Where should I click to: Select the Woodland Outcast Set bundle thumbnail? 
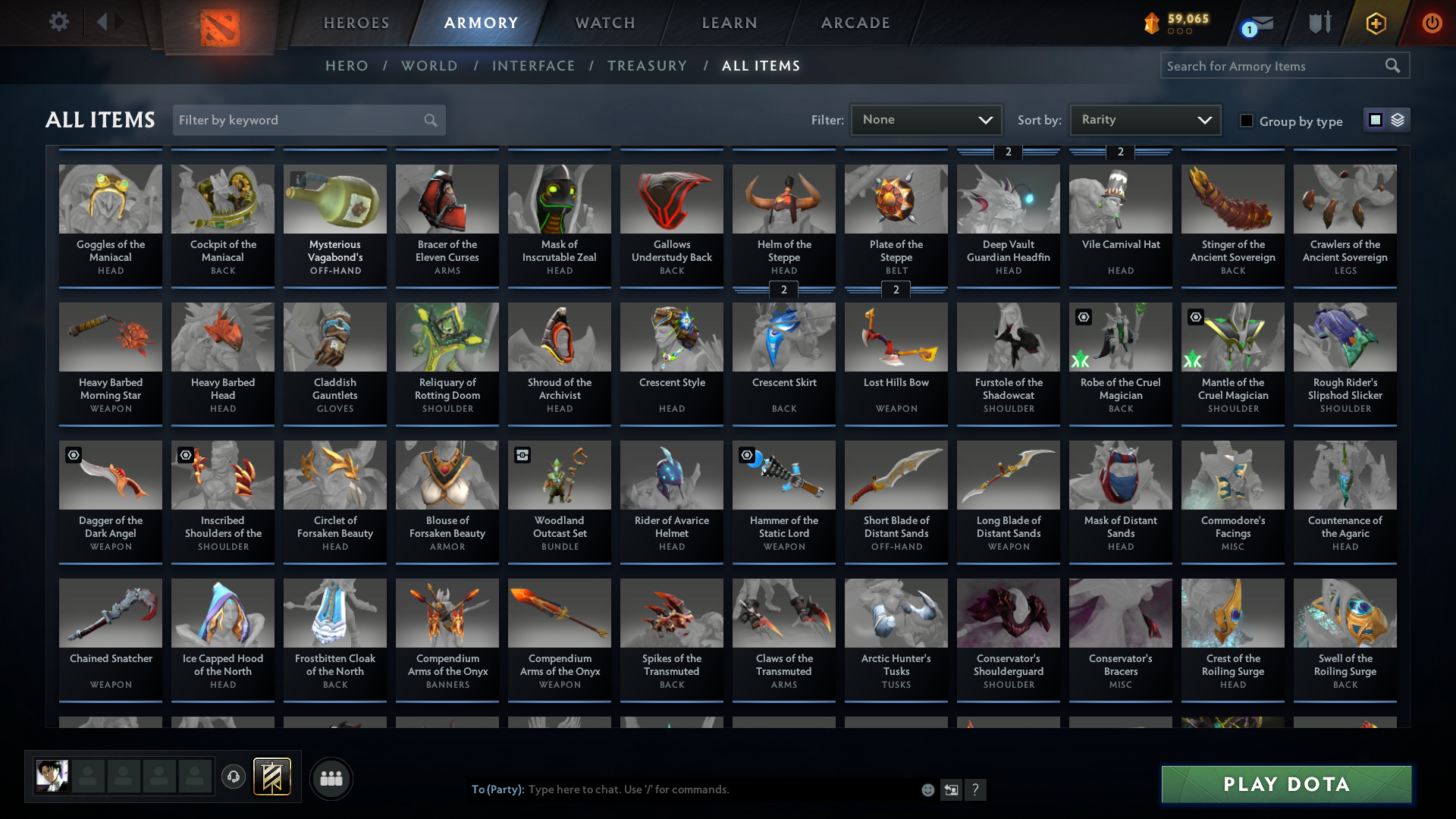tap(559, 475)
